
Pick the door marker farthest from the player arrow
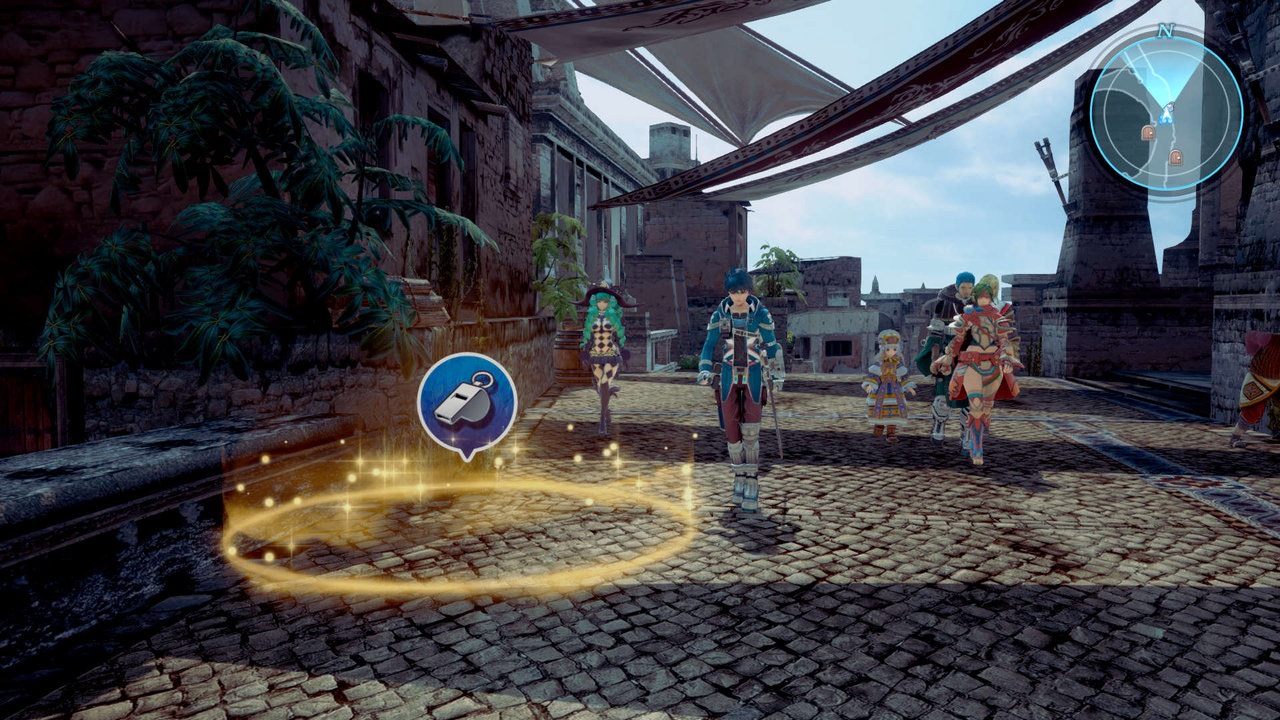point(1175,157)
